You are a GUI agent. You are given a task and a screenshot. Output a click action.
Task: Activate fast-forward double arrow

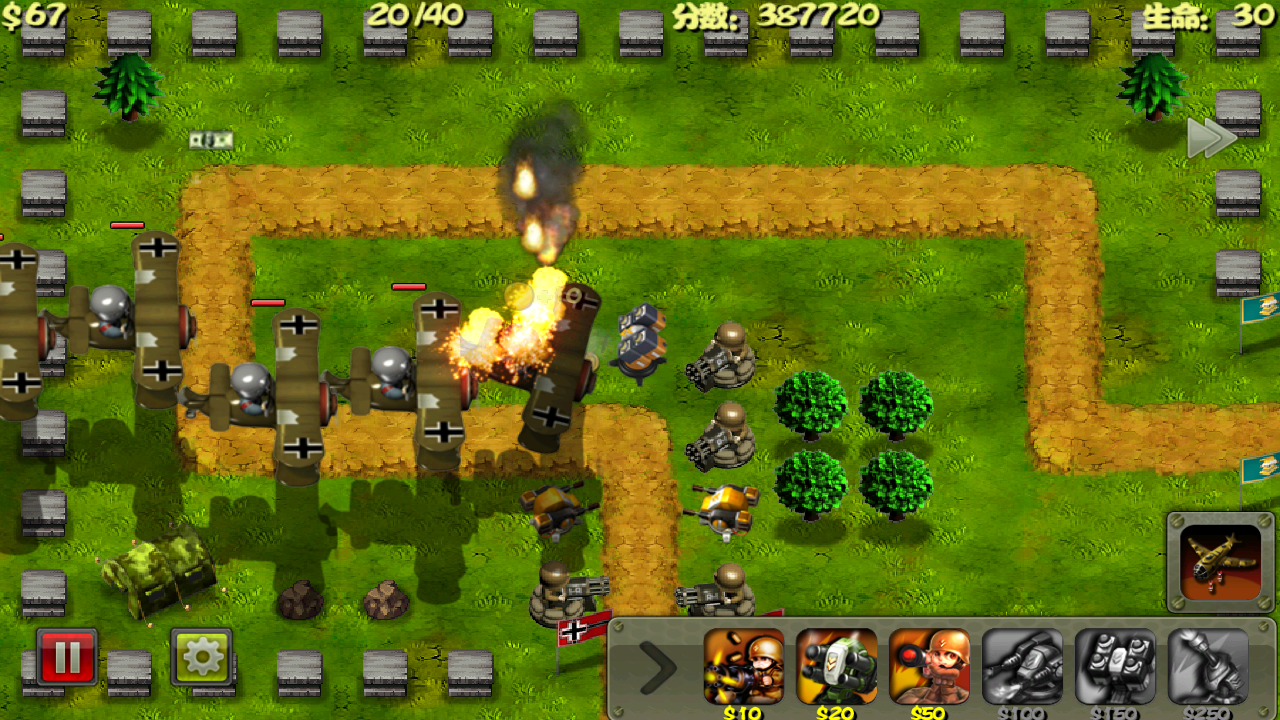[x=1211, y=138]
